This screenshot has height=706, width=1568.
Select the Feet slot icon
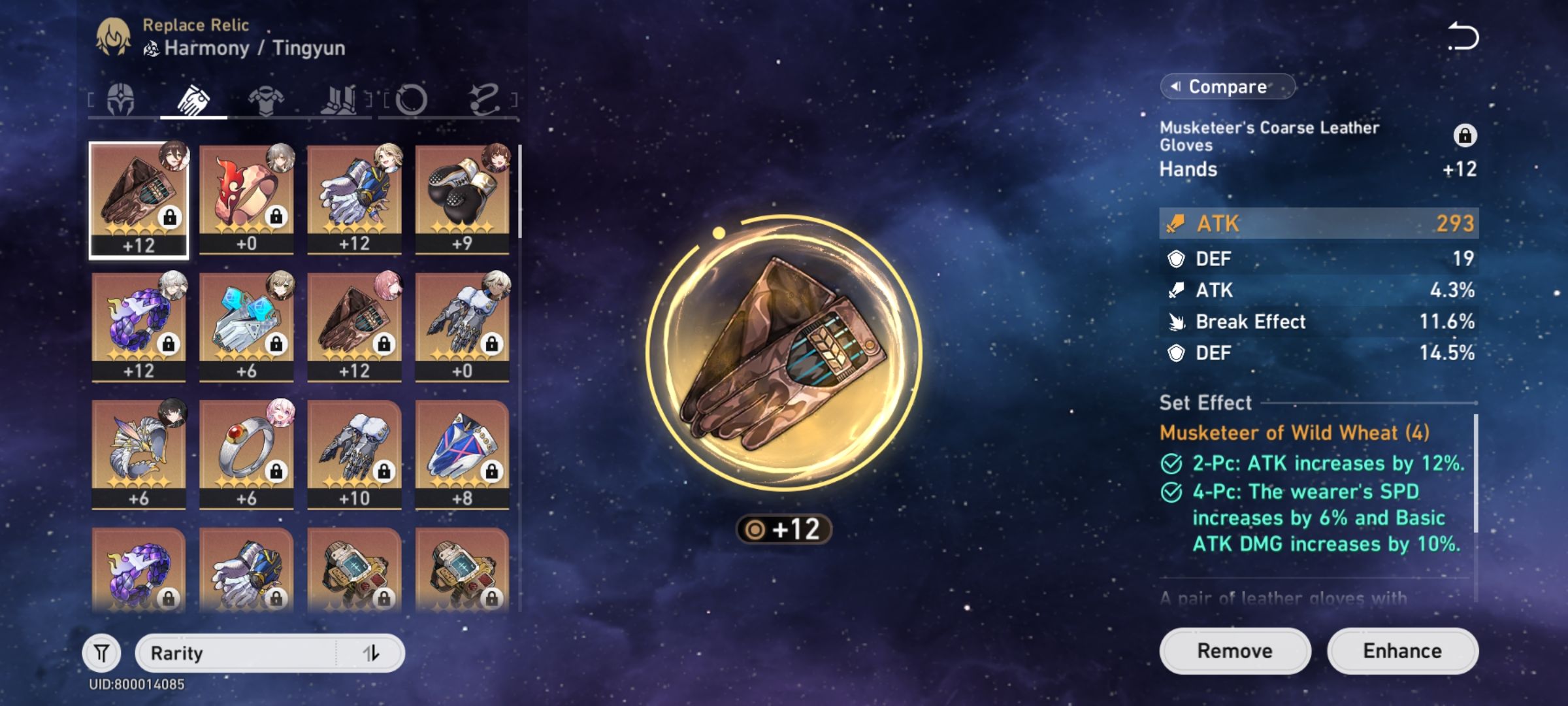340,98
